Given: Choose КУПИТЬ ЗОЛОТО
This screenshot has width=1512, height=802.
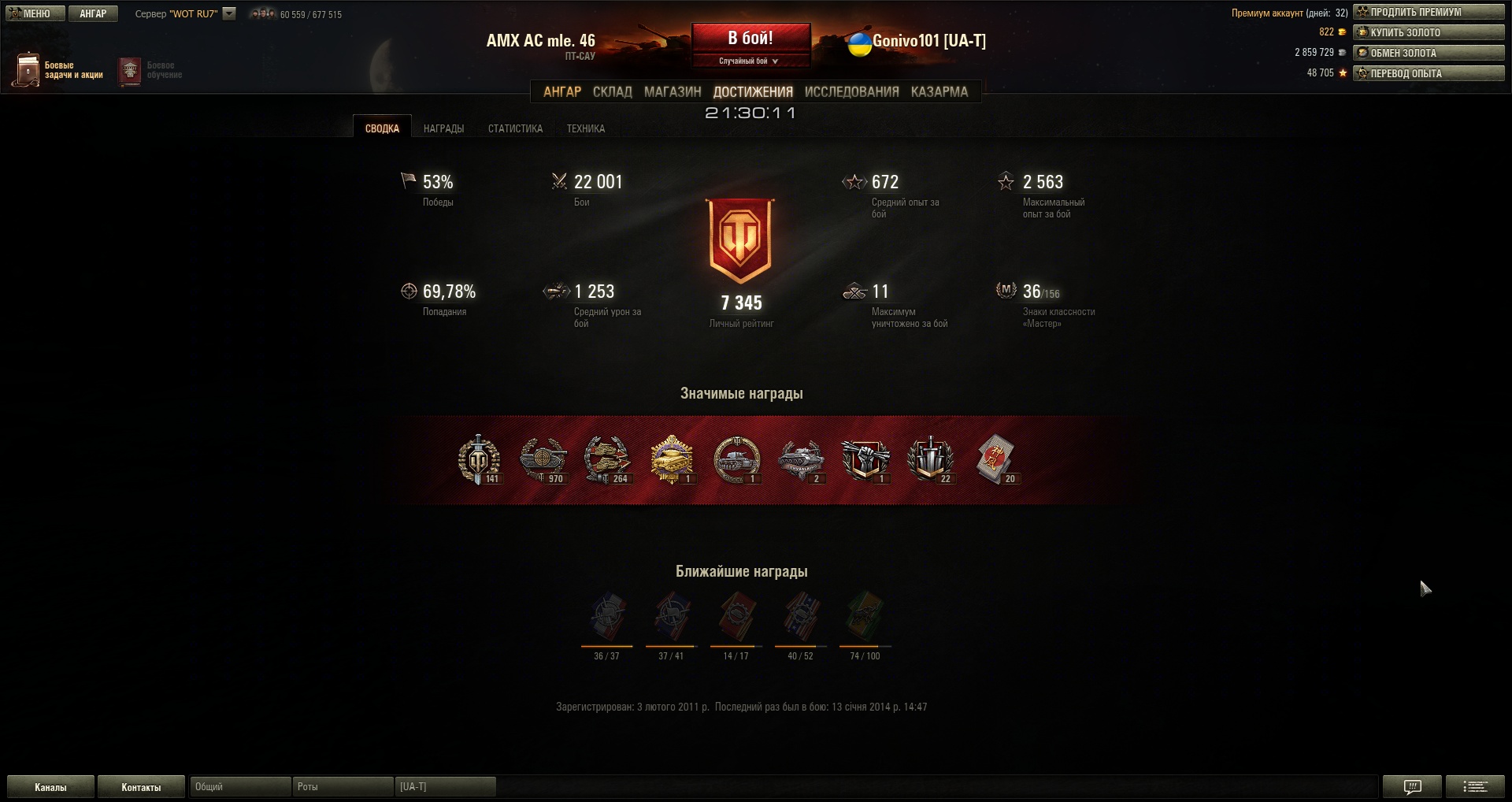Looking at the screenshot, I should (x=1429, y=32).
